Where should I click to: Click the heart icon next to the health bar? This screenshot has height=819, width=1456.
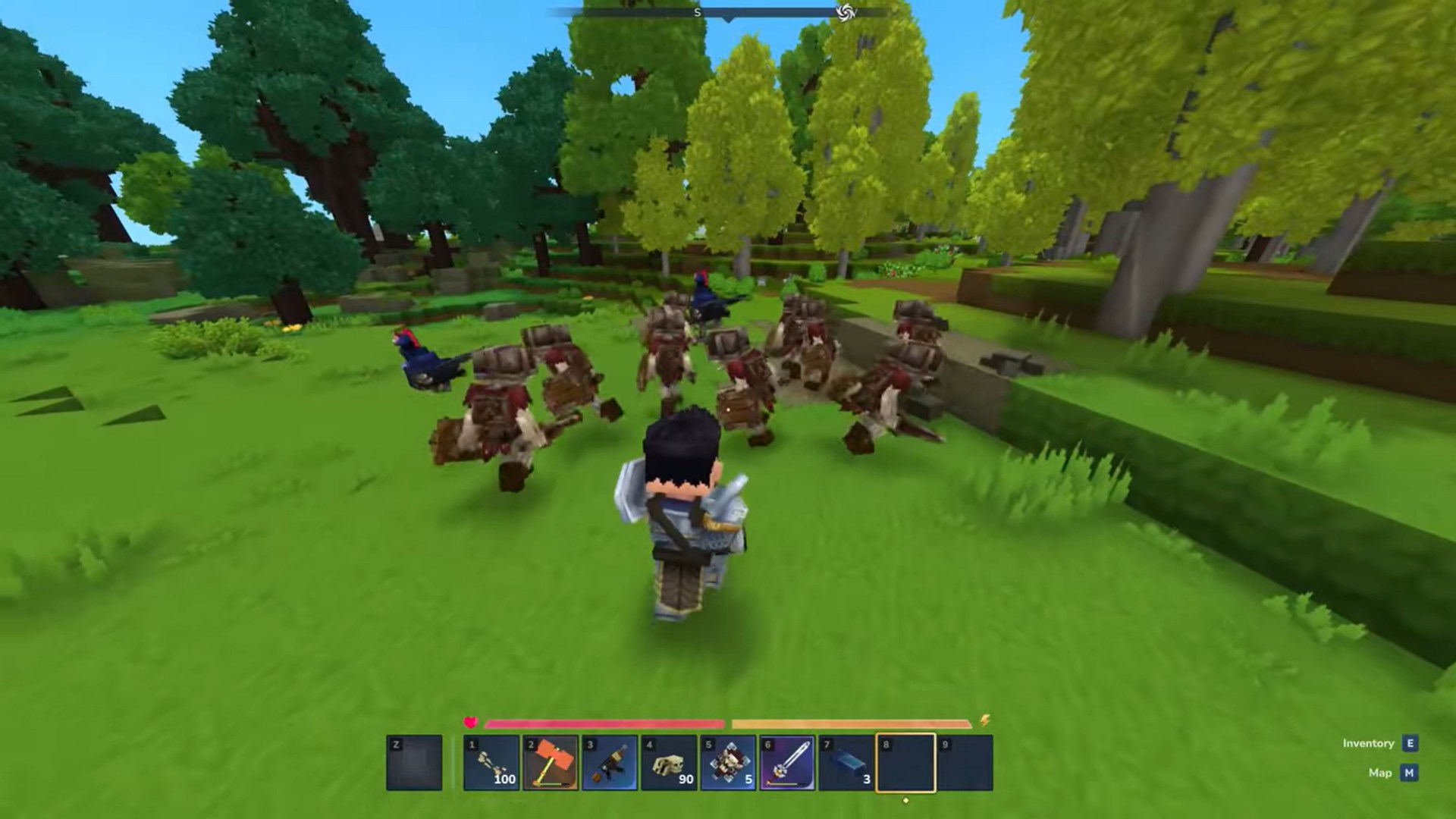[470, 723]
